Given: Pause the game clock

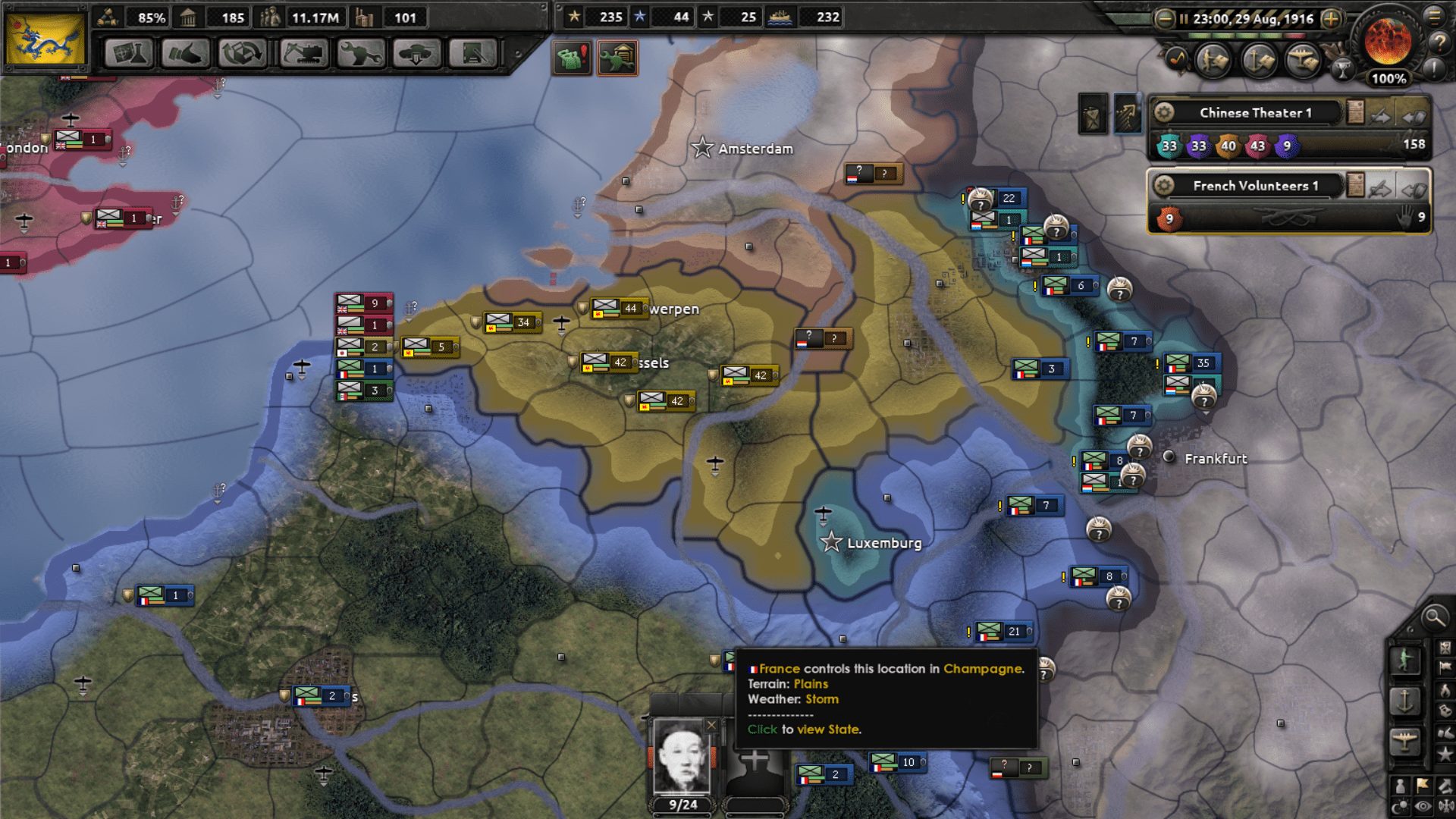Looking at the screenshot, I should [1184, 19].
